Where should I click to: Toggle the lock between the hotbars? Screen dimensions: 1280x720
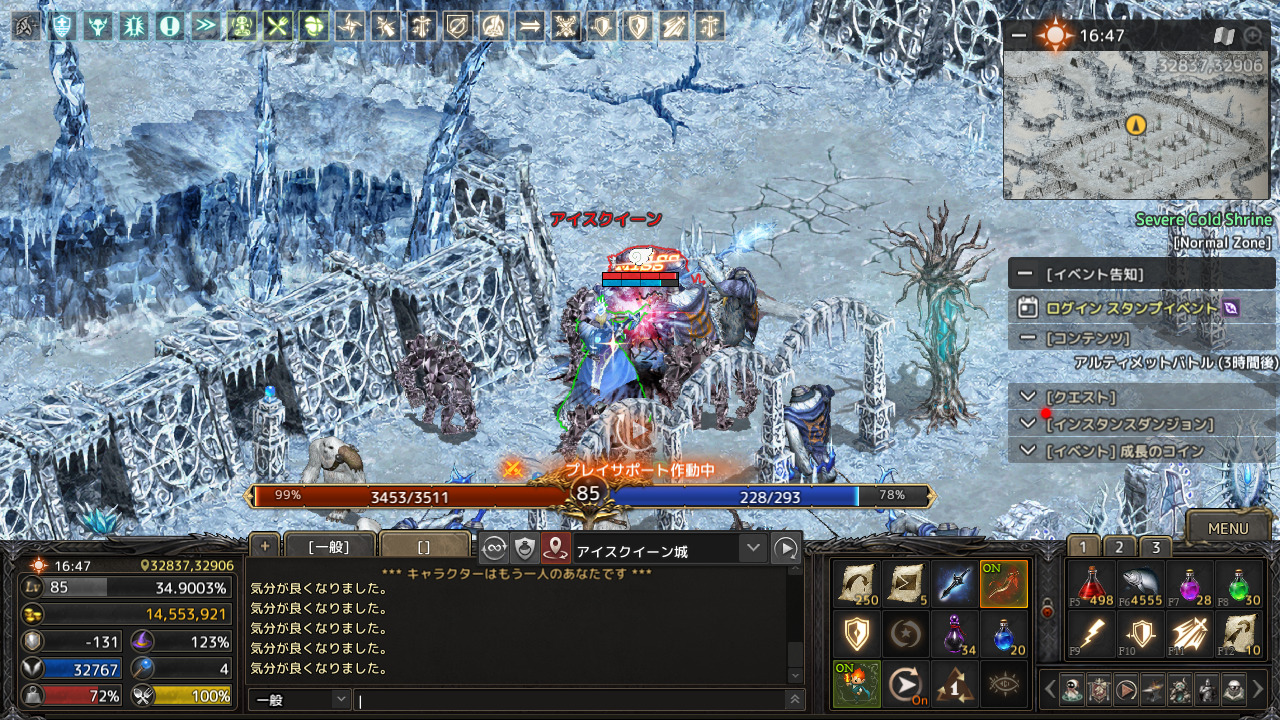pos(1047,610)
